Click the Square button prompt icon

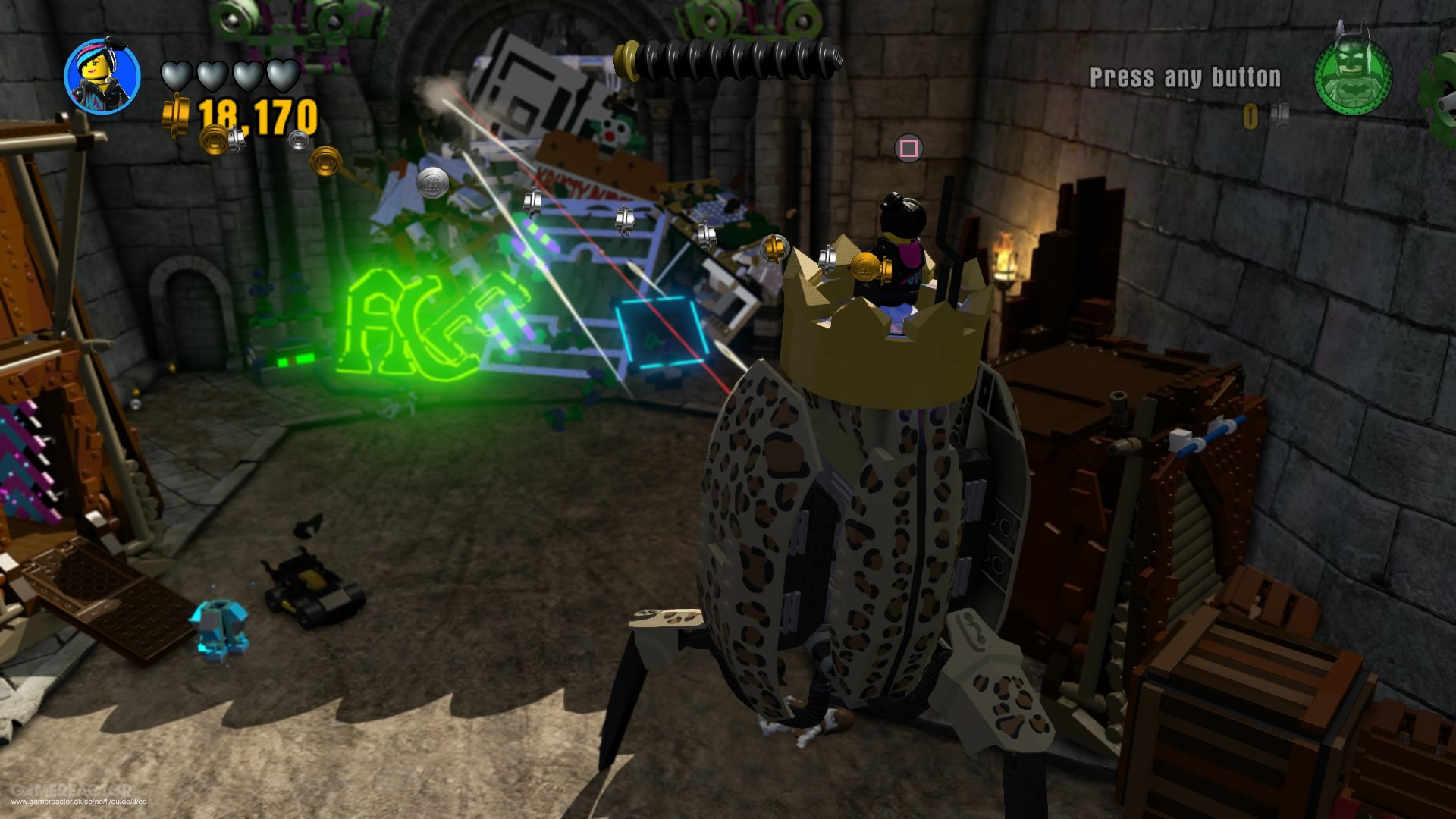point(910,149)
